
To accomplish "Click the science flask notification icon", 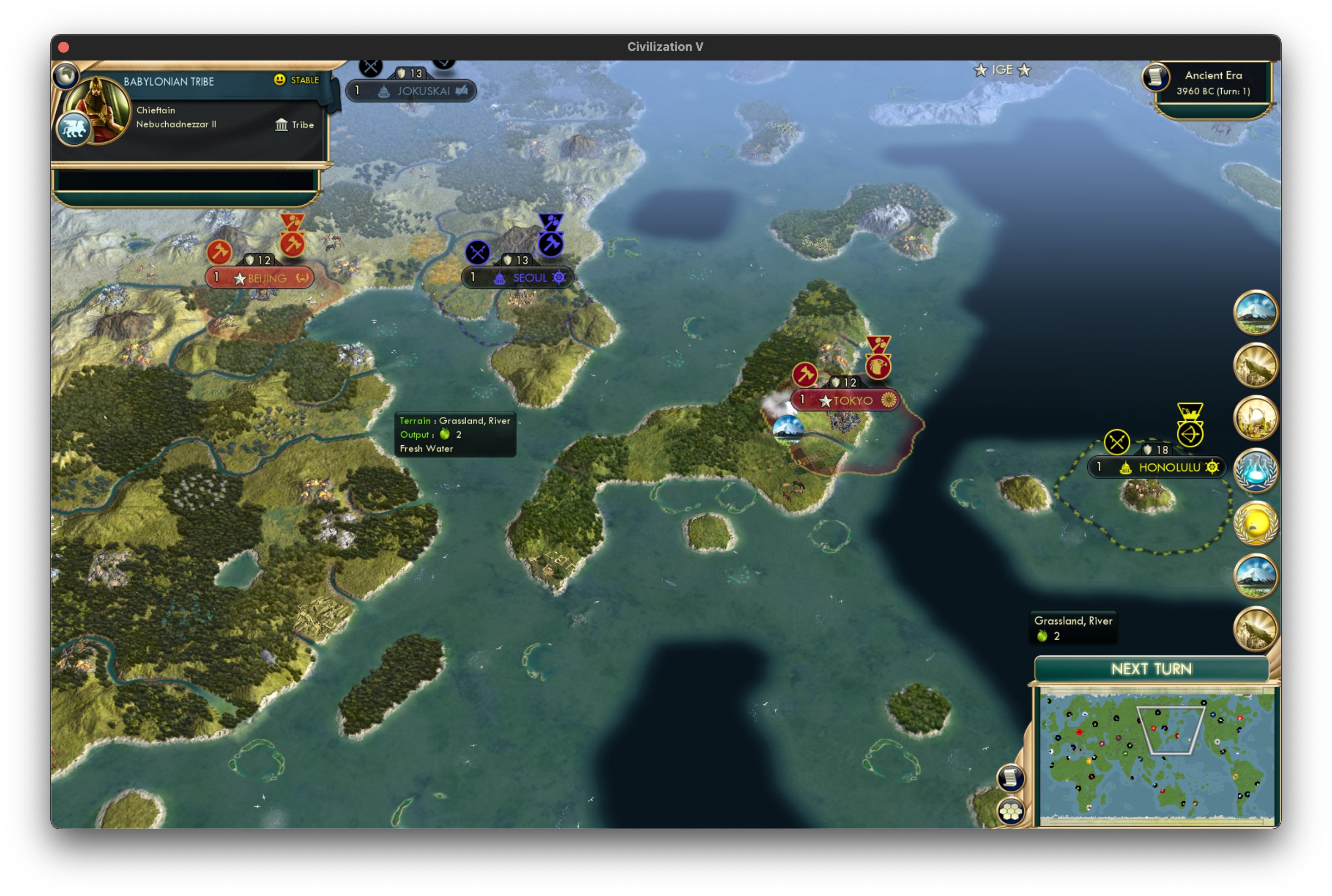I will [1255, 470].
